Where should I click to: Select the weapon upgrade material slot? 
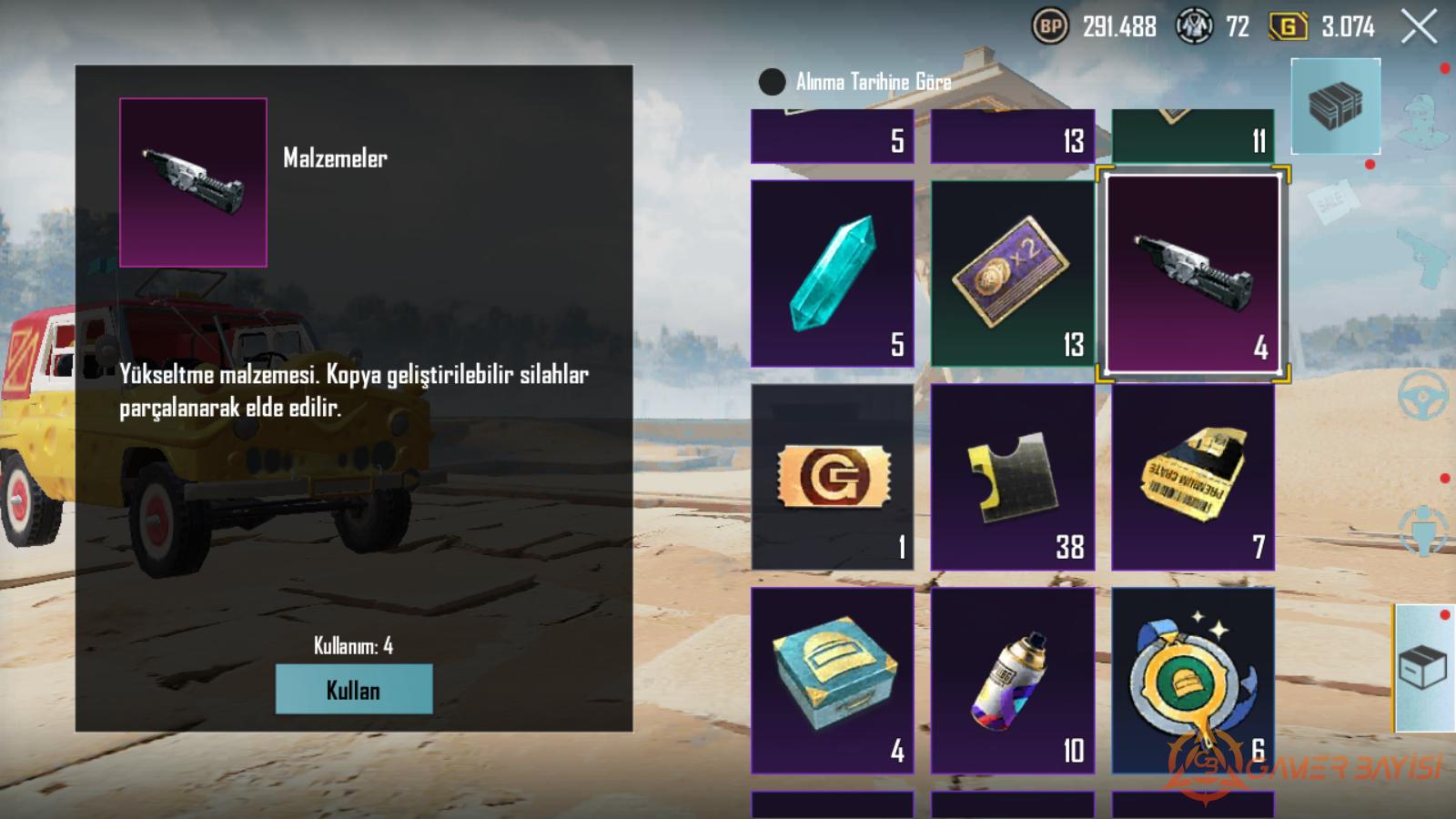[x=1192, y=273]
